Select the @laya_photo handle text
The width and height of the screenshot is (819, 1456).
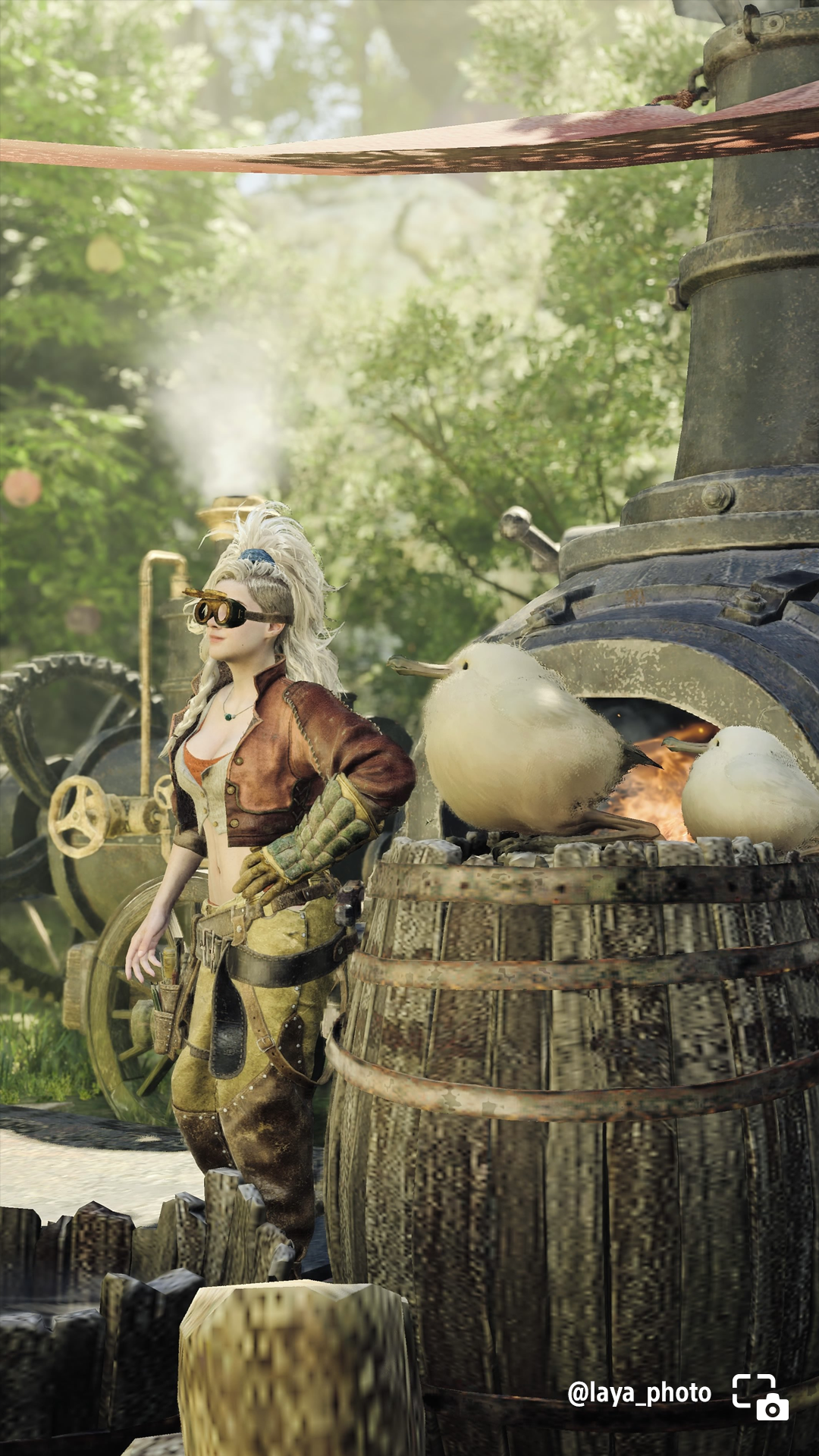(x=639, y=1392)
